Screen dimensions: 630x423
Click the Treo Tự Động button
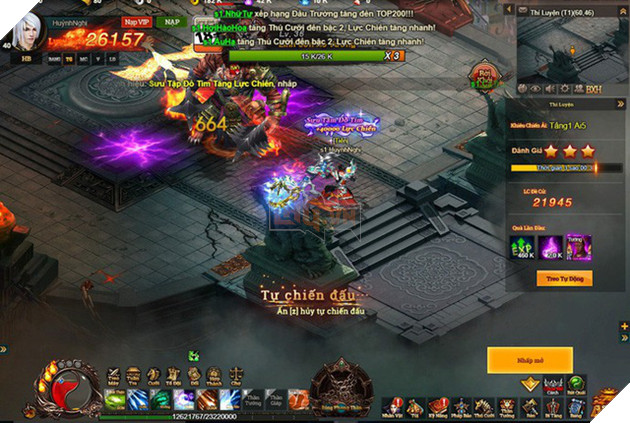tap(564, 278)
